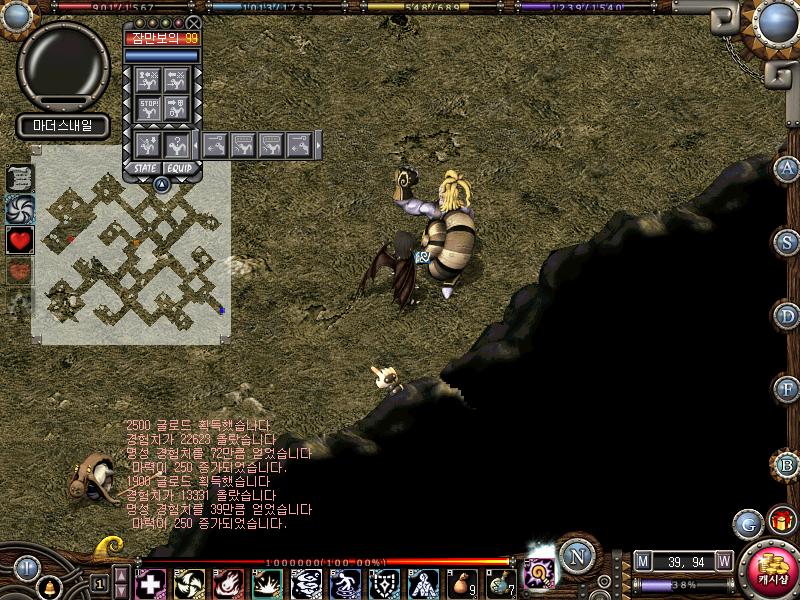Open the A shortcut button

pyautogui.click(x=788, y=168)
